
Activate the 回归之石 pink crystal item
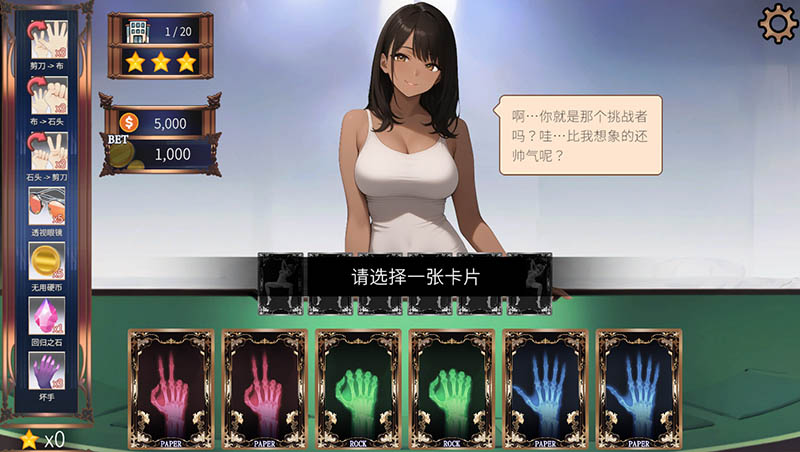47,315
